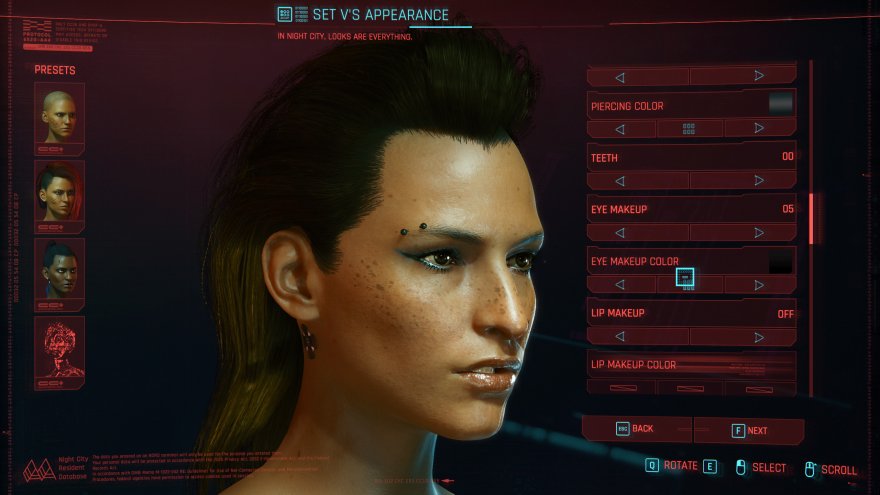Cycle Eye Makeup to next style
The image size is (880, 495).
(759, 233)
